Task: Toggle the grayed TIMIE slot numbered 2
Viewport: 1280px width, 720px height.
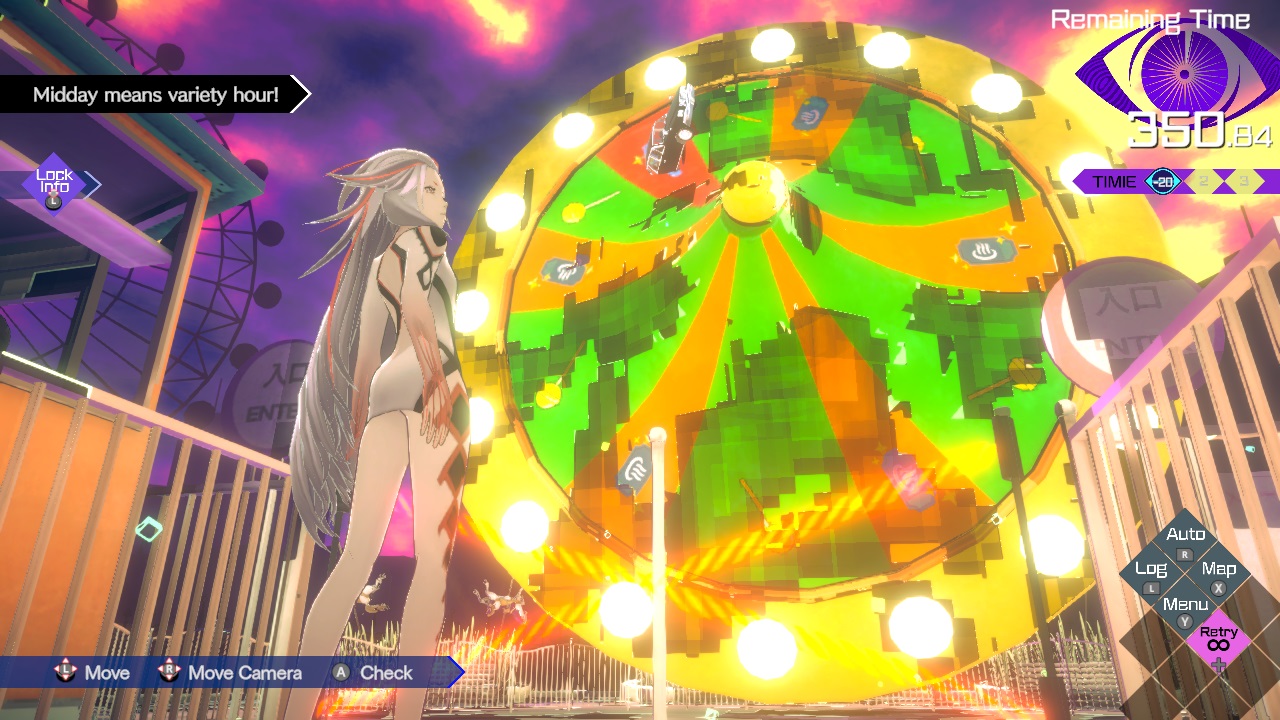Action: (x=1204, y=180)
